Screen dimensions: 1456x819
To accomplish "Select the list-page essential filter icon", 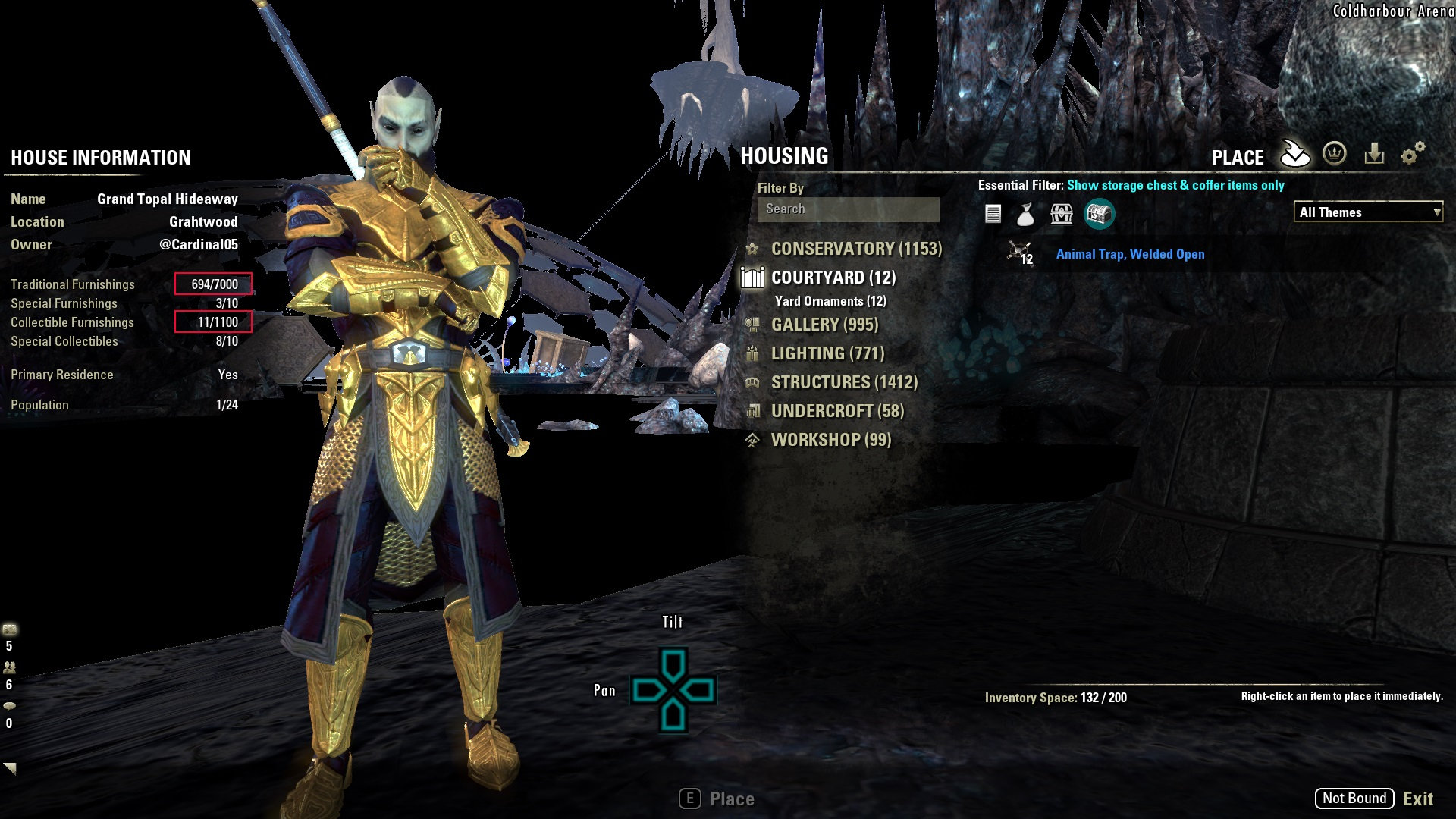I will pyautogui.click(x=993, y=215).
